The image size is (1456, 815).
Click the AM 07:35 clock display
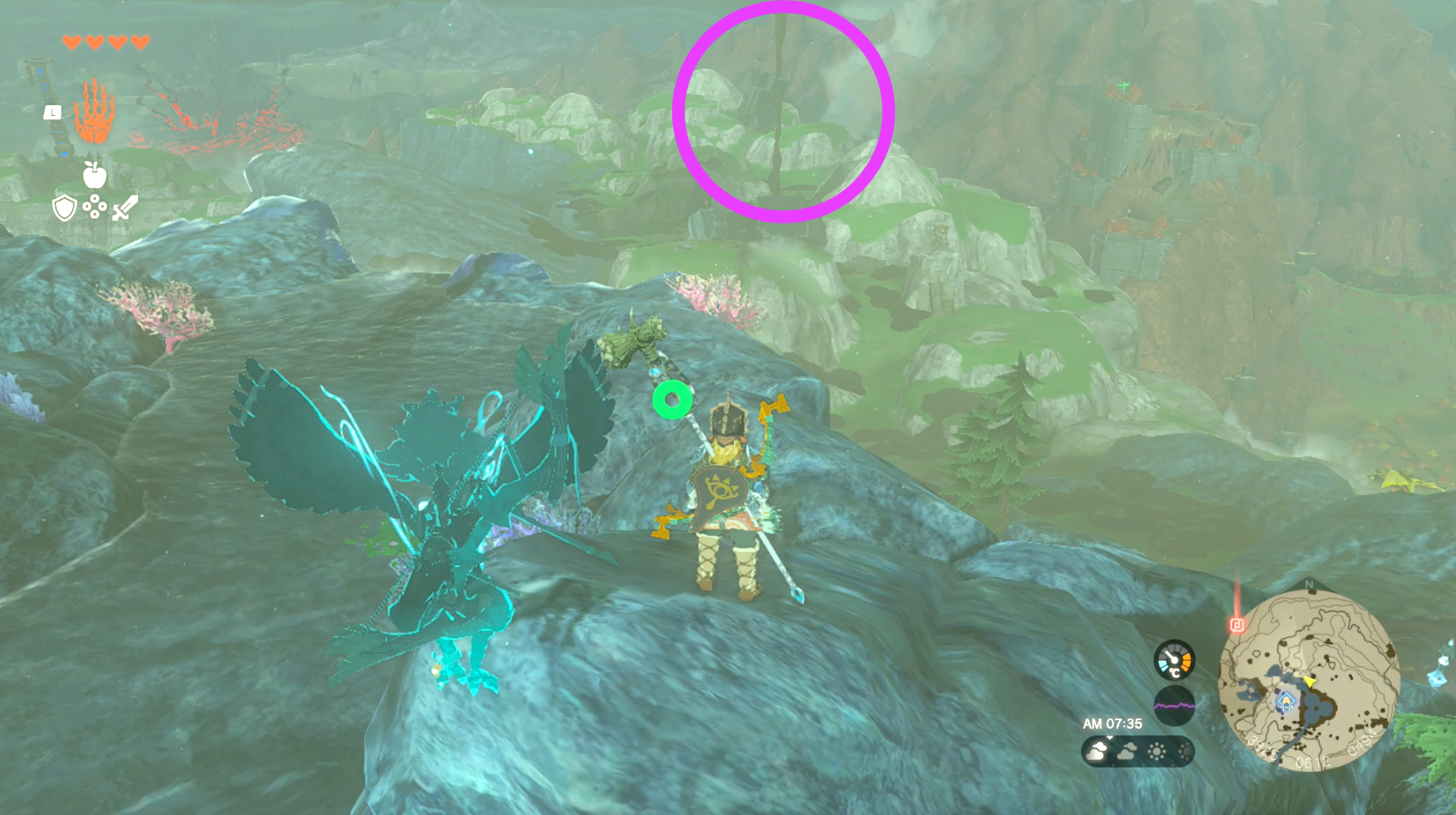pos(1112,724)
